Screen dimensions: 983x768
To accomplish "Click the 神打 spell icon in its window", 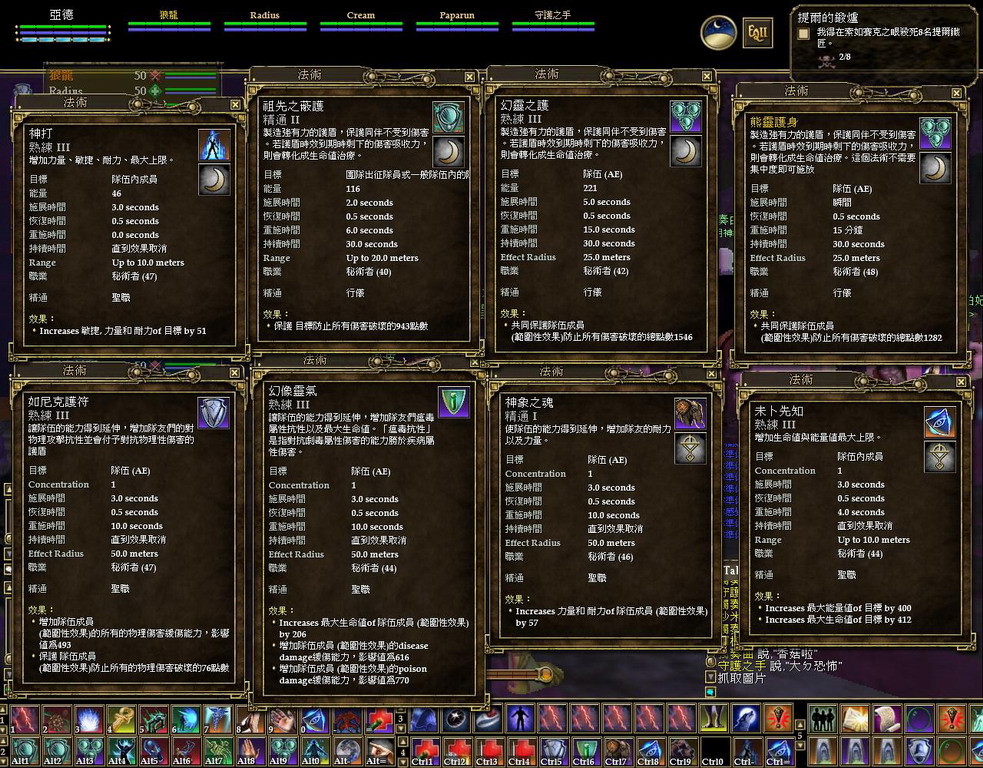I will point(214,146).
